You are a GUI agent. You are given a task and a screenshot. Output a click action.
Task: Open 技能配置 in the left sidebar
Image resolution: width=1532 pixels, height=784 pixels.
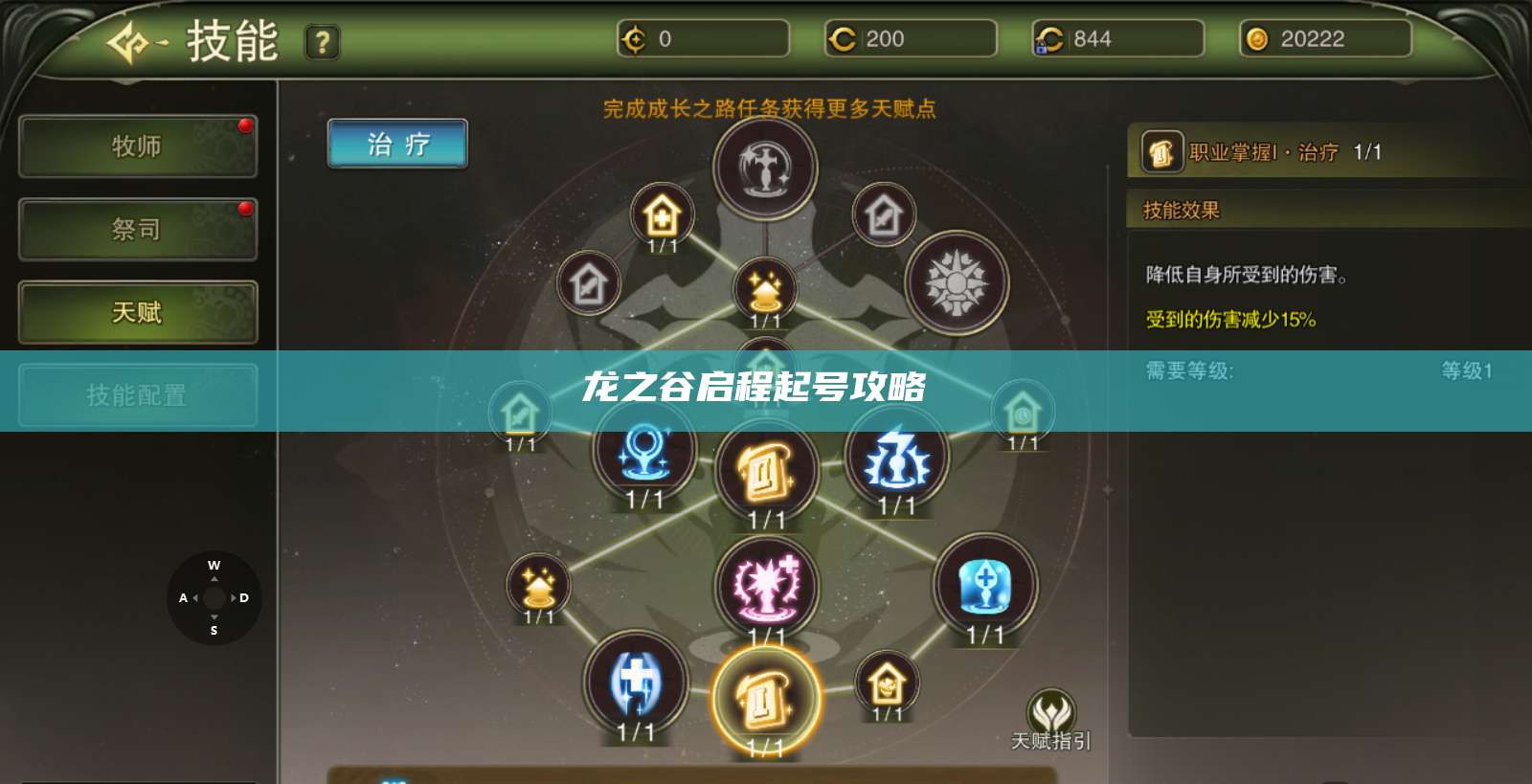(x=137, y=395)
